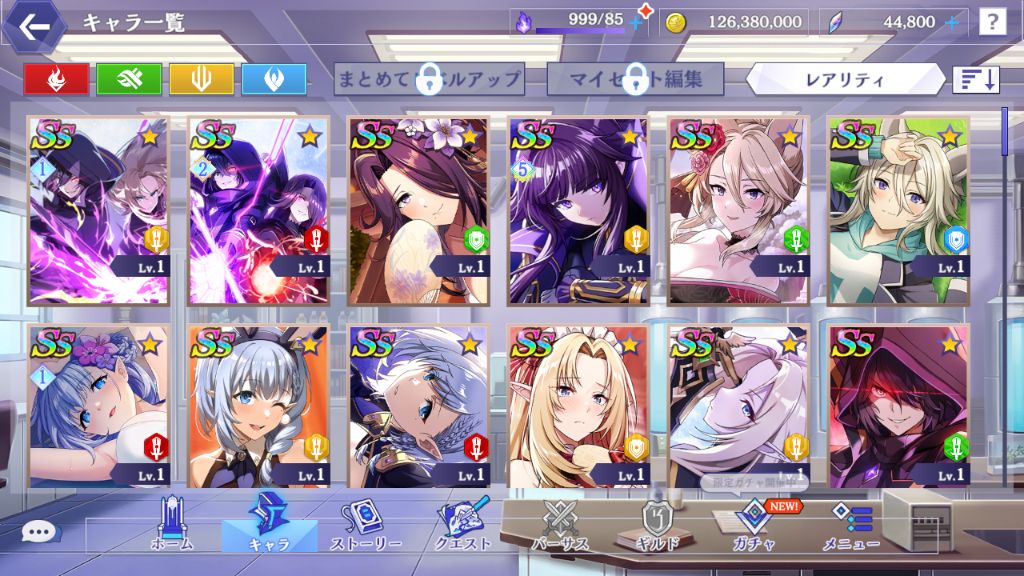Add more crystals with plus button
Viewport: 1024px width, 576px height.
952,21
